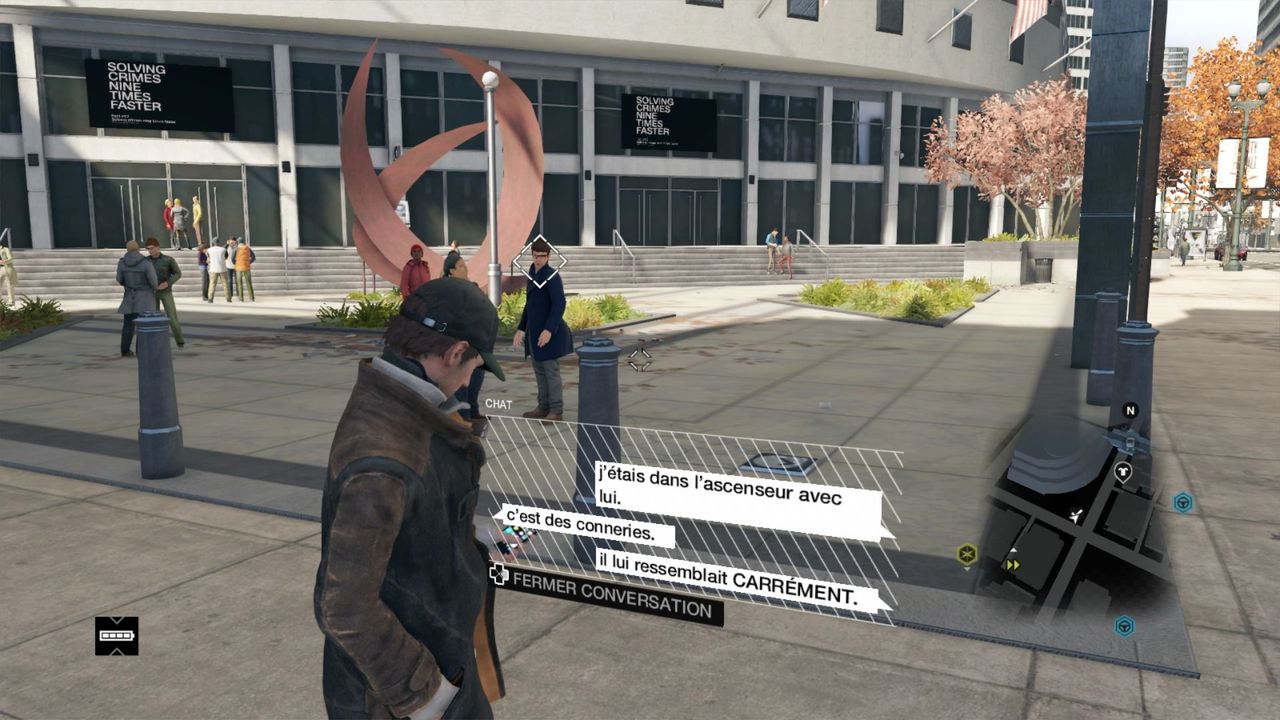Click the north compass N indicator
The height and width of the screenshot is (720, 1280).
point(1130,410)
